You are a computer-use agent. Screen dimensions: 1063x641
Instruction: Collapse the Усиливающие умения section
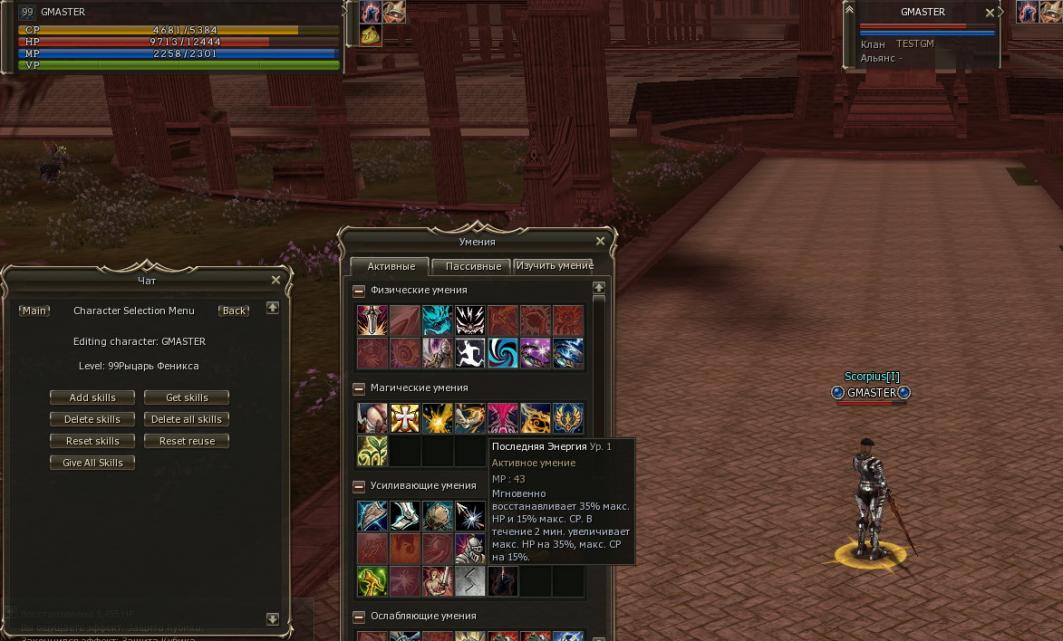click(359, 486)
